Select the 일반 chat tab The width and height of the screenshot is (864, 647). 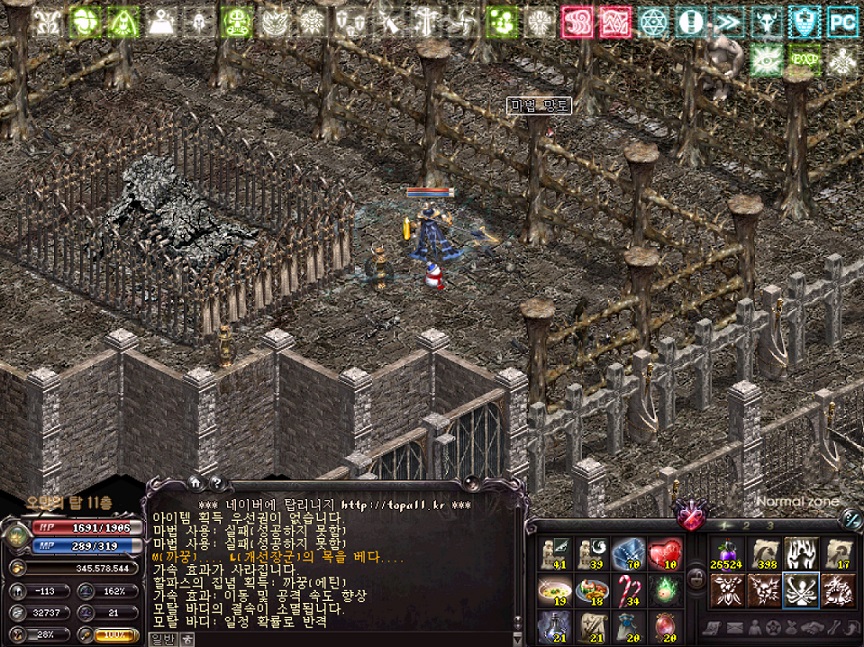[161, 637]
